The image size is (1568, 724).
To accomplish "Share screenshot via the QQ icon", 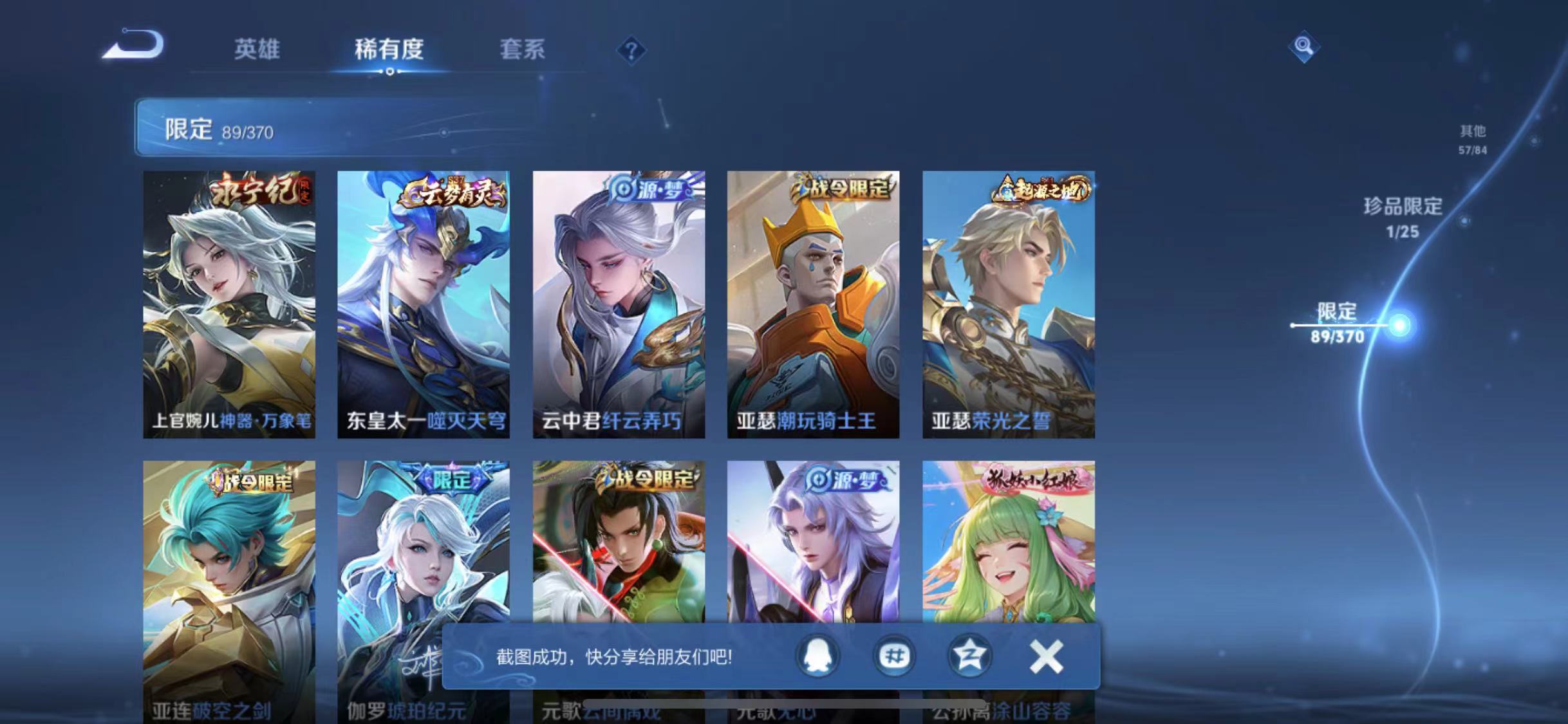I will point(816,657).
